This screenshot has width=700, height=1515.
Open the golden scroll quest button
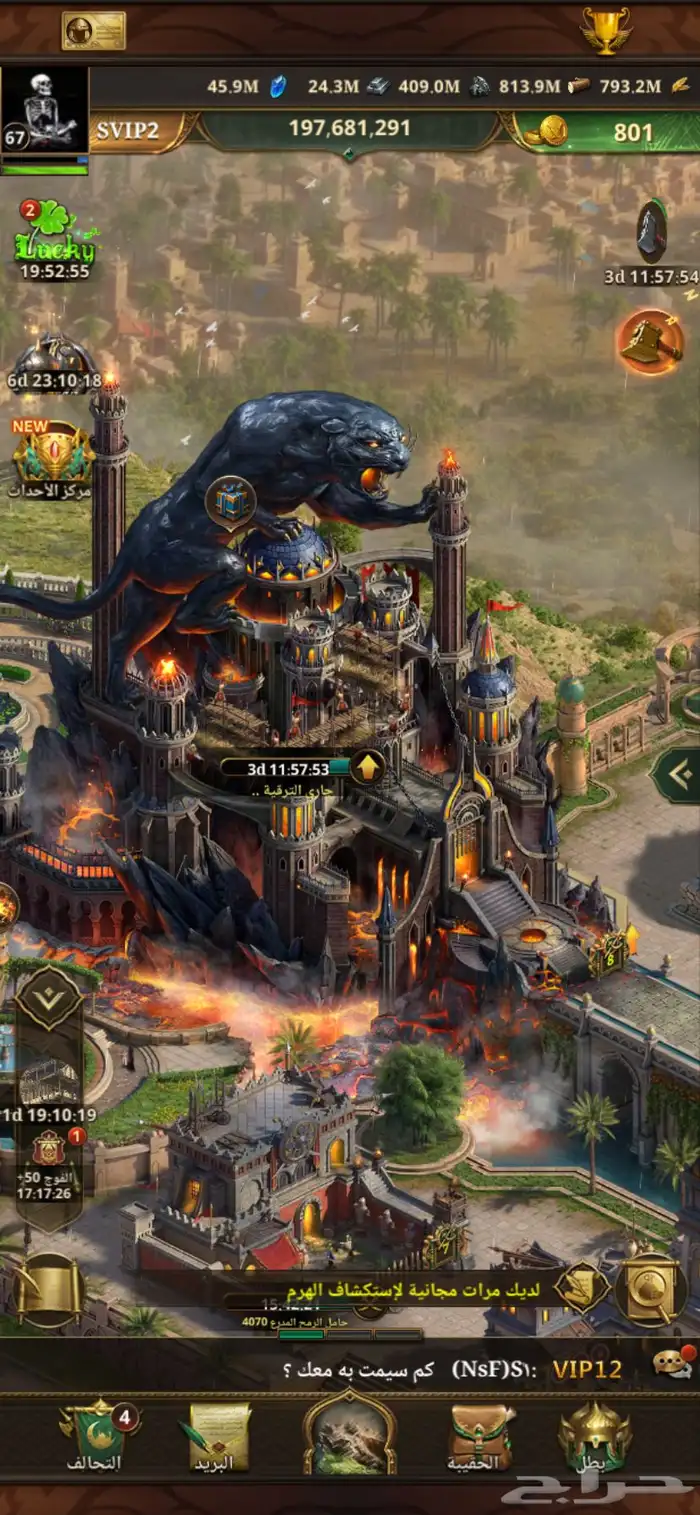[47, 1290]
